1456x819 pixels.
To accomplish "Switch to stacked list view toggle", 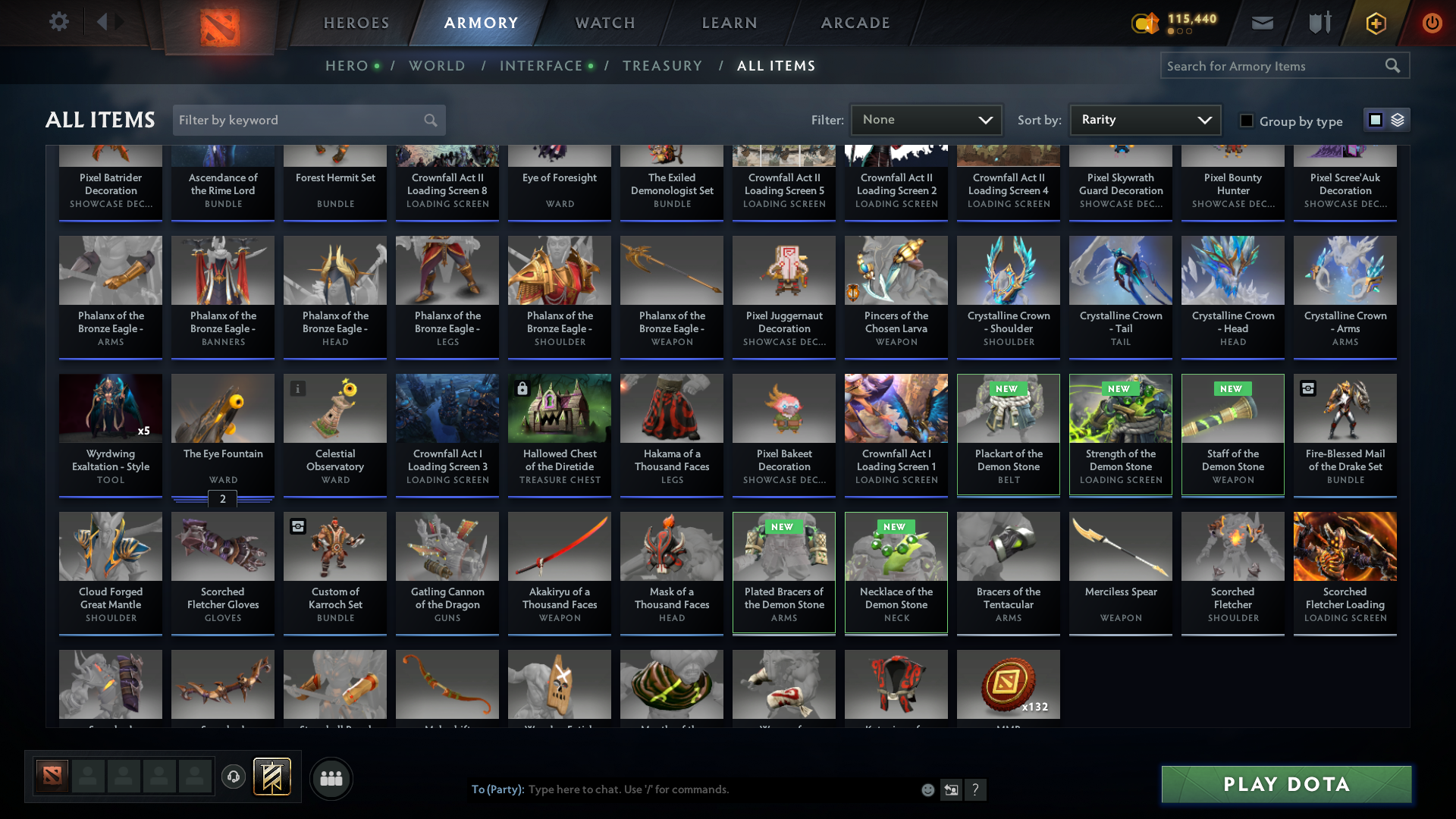I will [x=1398, y=119].
